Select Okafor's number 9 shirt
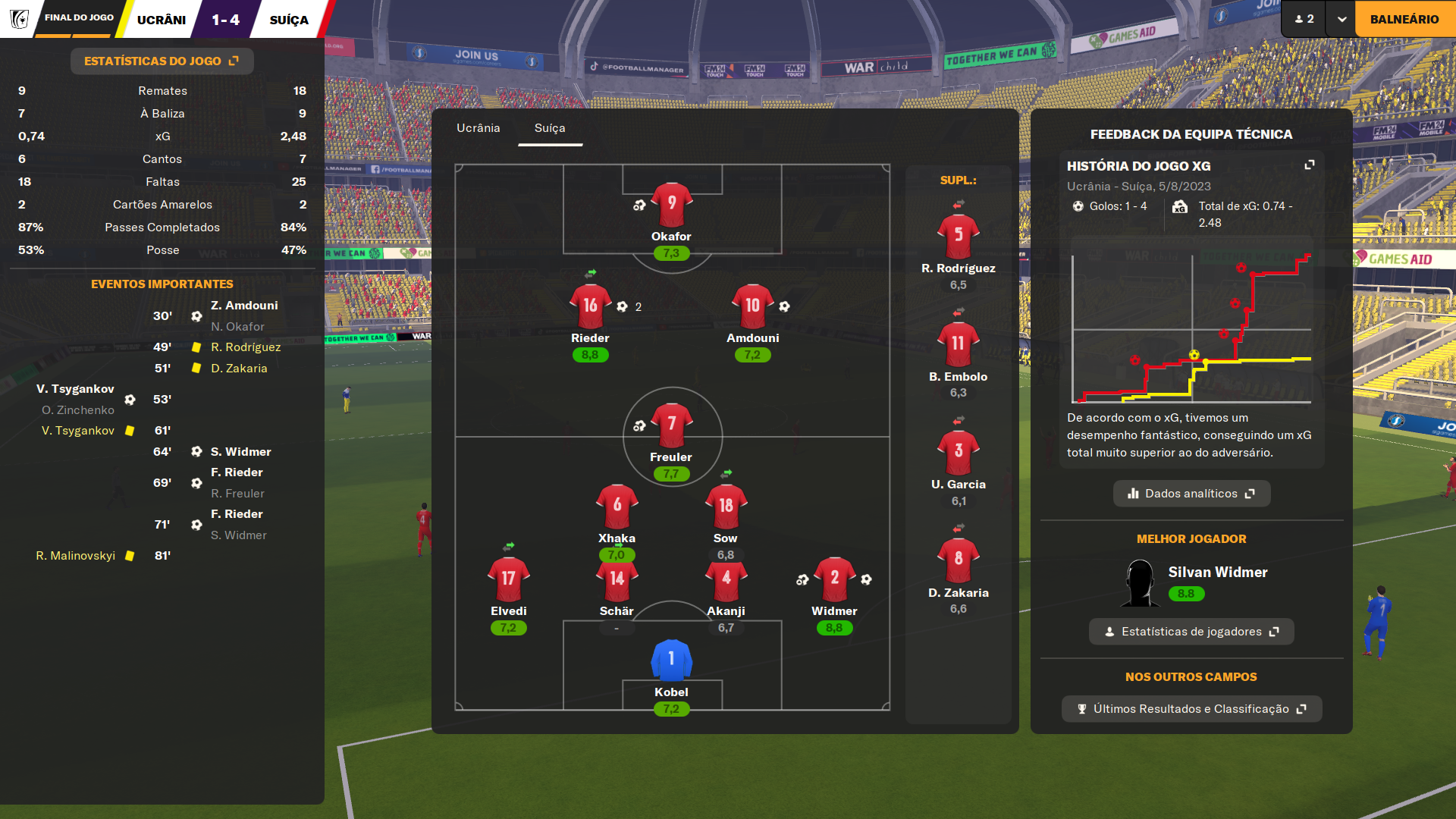The height and width of the screenshot is (819, 1456). (671, 205)
